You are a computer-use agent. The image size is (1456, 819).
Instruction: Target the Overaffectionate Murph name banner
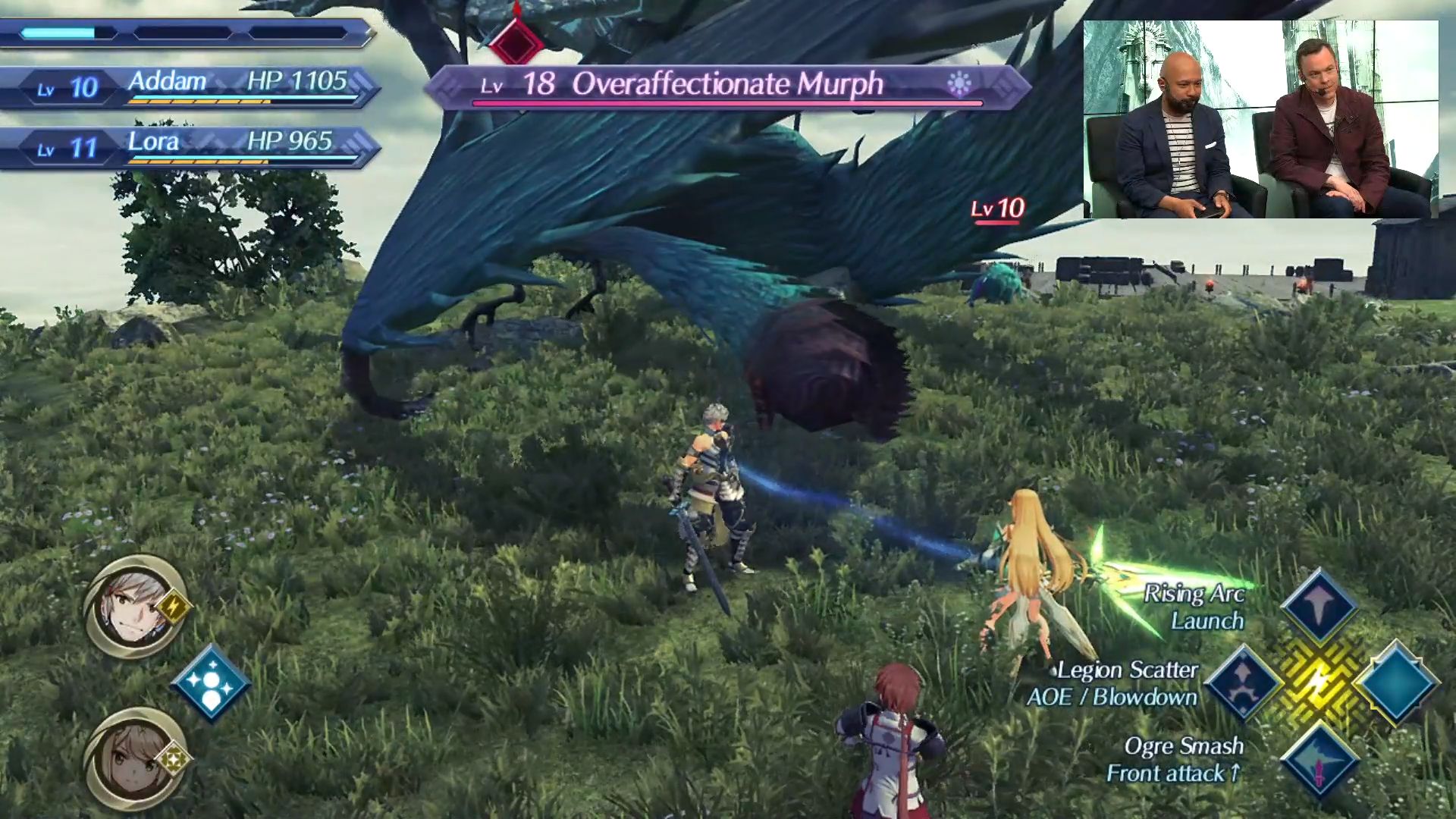point(726,85)
